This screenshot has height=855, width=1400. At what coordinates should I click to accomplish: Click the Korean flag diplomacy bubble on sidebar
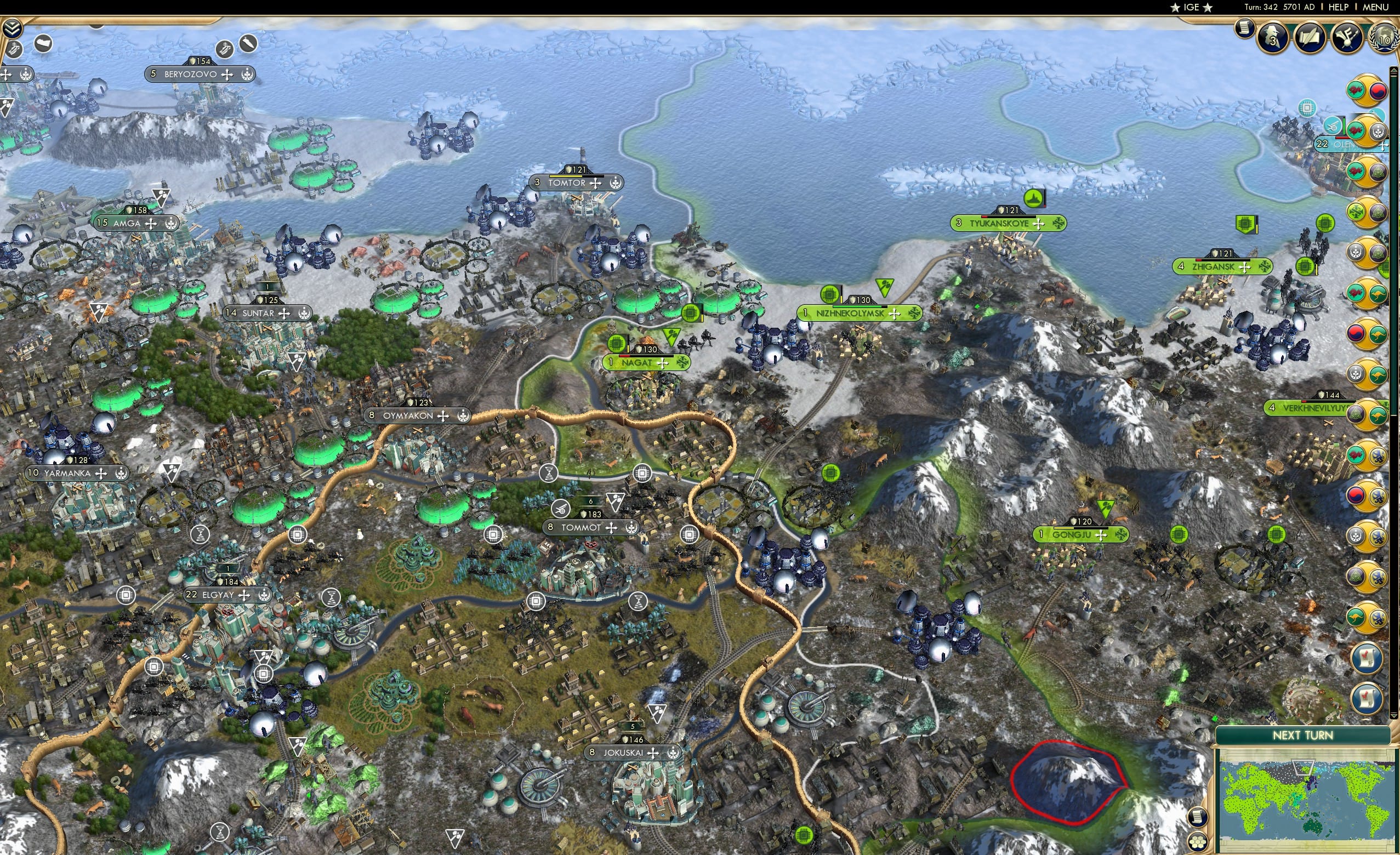pos(1379,90)
